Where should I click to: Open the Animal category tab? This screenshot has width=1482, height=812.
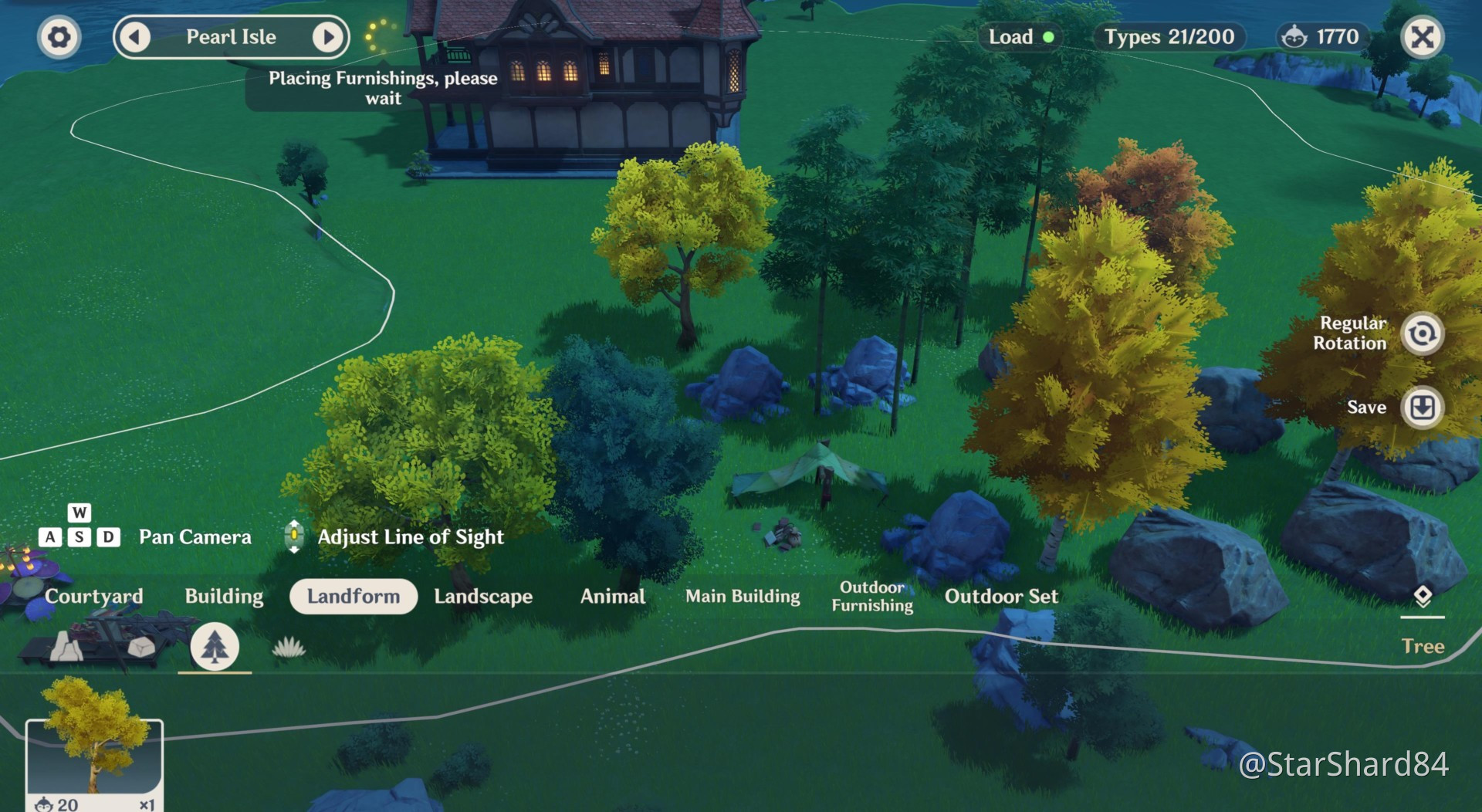[613, 597]
